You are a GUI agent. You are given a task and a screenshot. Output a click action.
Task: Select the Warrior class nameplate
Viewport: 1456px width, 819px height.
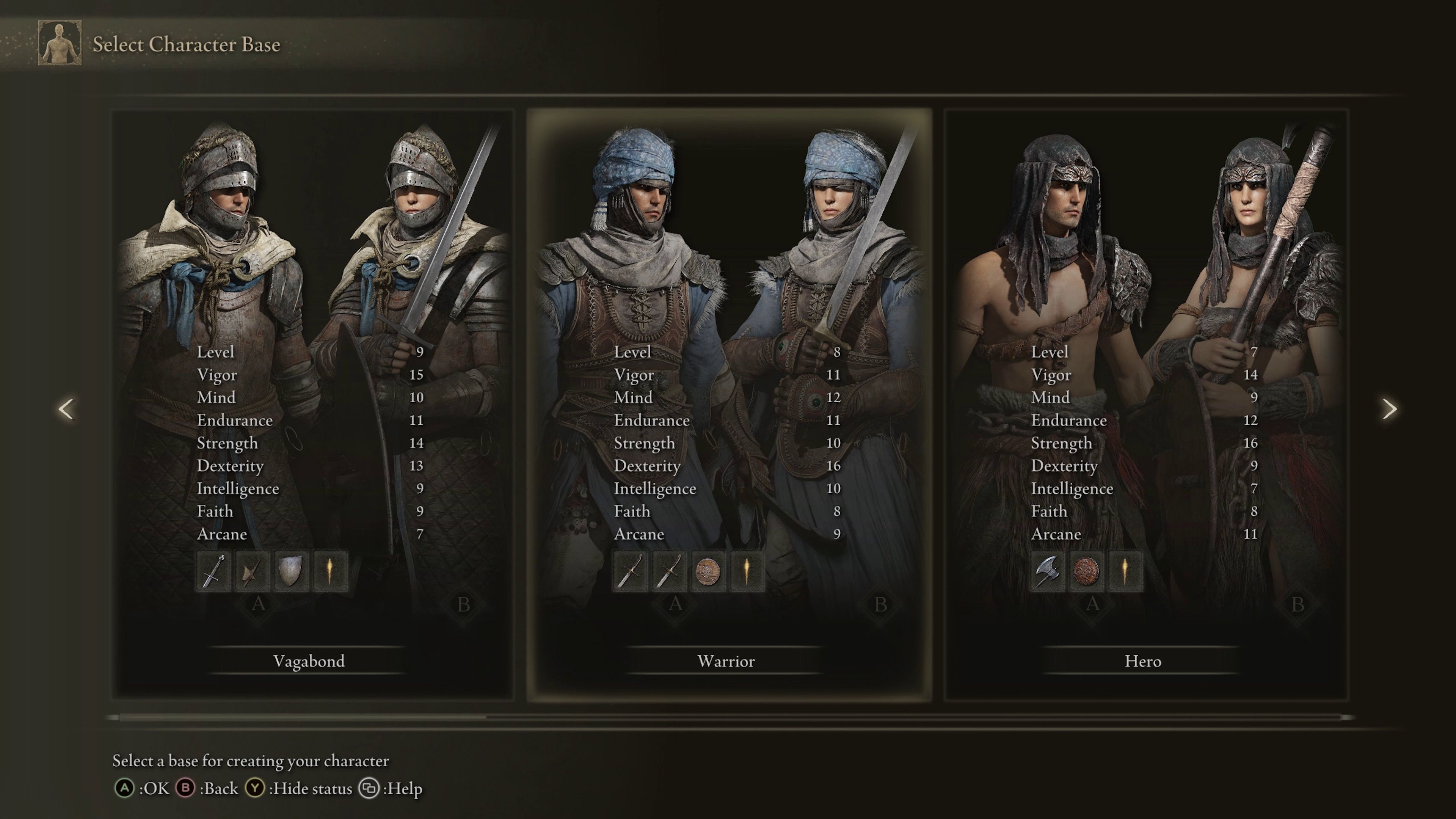click(x=727, y=661)
